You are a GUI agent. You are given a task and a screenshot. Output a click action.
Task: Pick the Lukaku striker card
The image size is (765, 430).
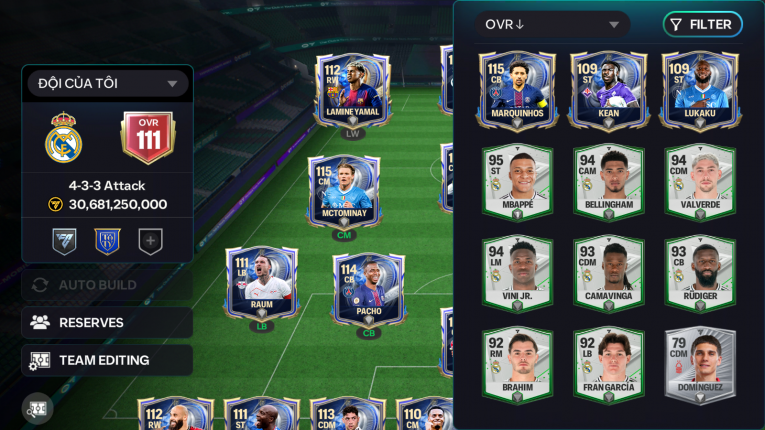(x=700, y=90)
